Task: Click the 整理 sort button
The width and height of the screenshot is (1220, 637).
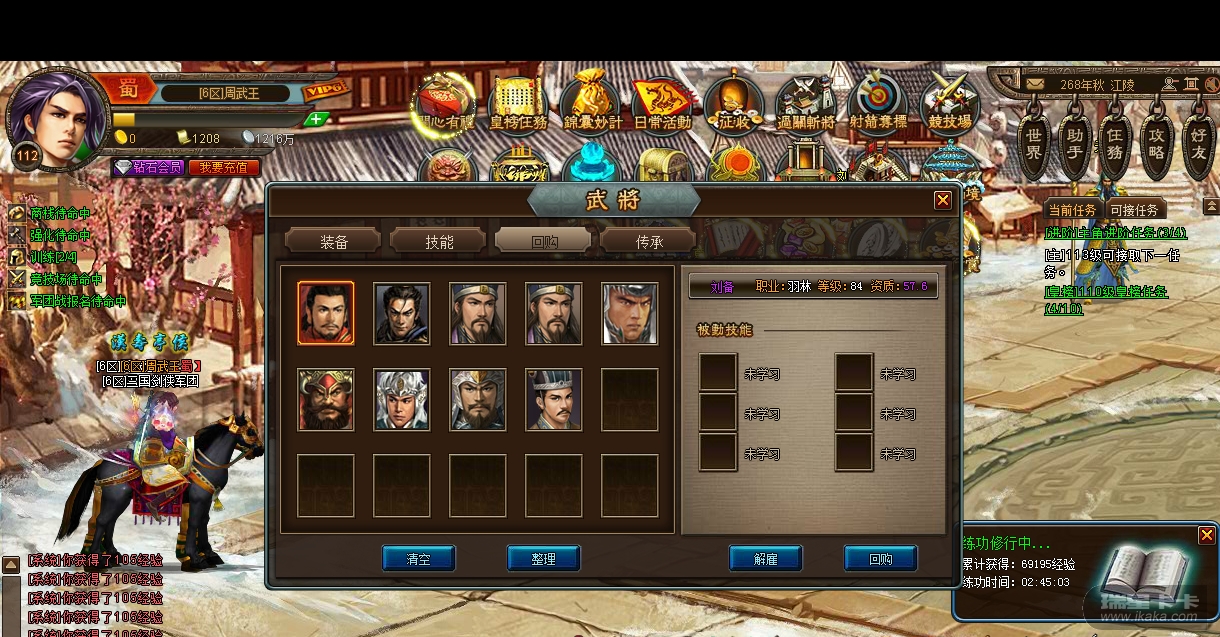Action: click(543, 559)
